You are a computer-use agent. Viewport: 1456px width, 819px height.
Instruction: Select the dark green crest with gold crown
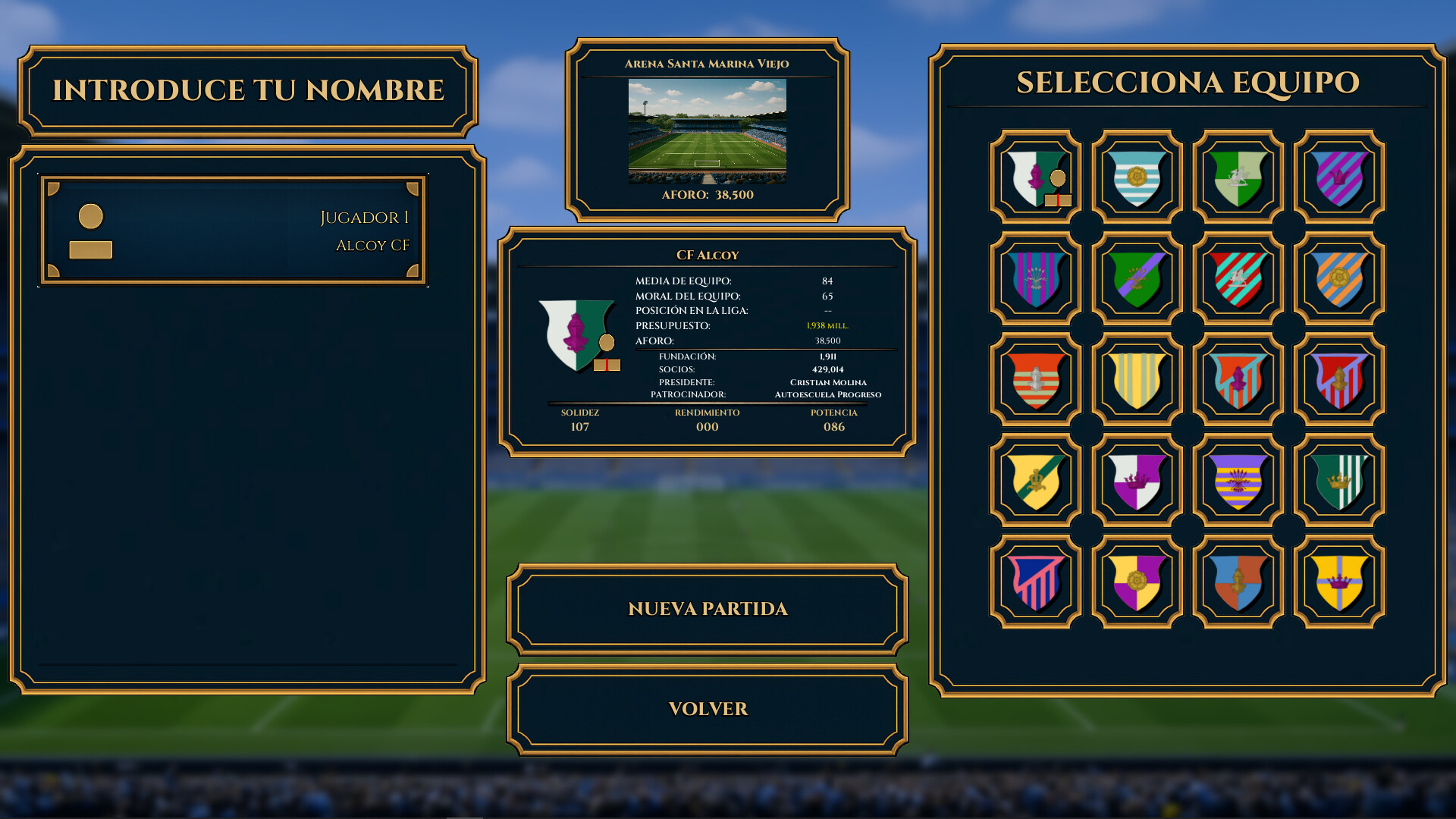1337,479
